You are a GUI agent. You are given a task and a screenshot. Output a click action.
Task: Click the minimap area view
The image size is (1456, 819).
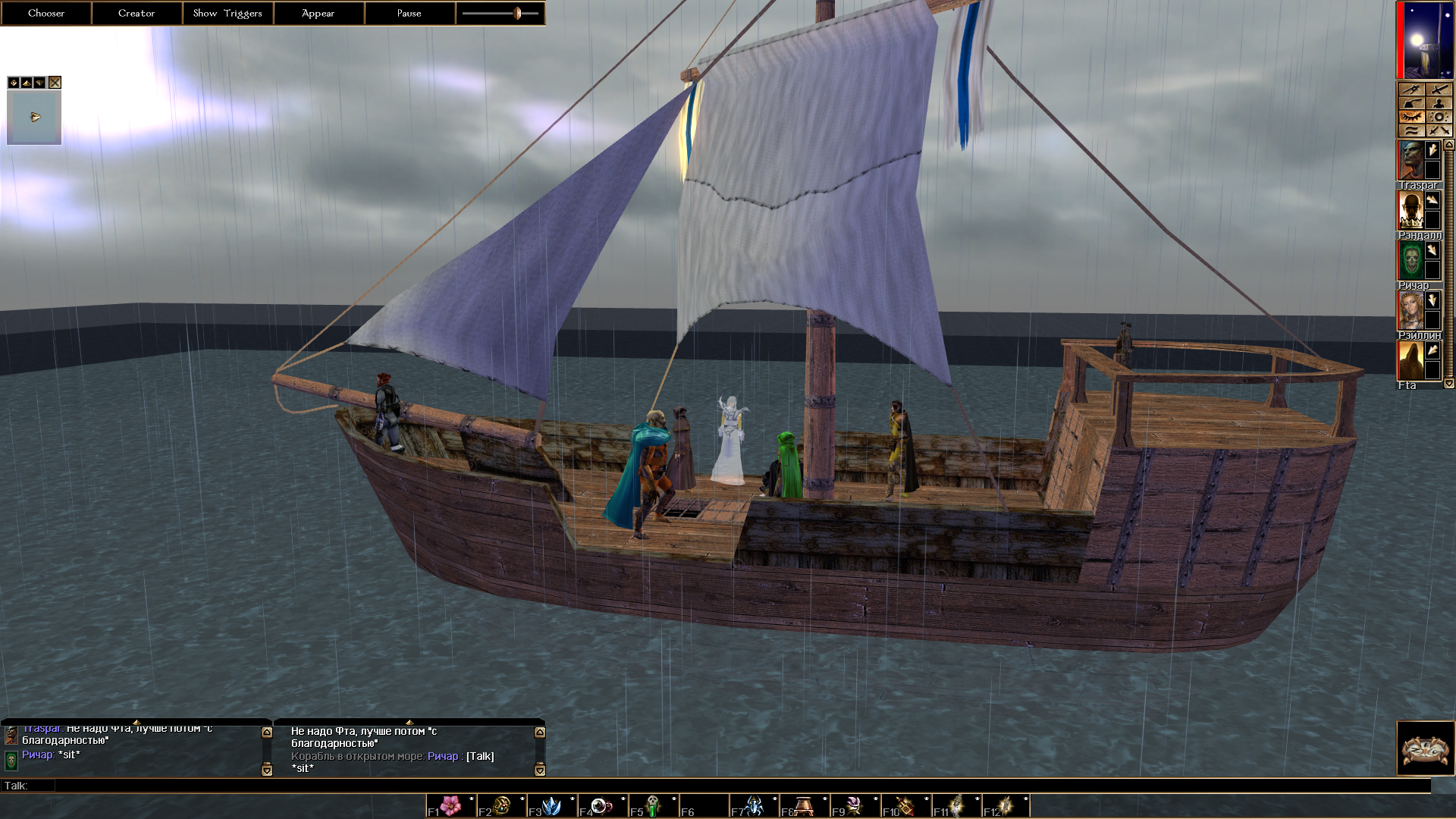click(x=34, y=118)
